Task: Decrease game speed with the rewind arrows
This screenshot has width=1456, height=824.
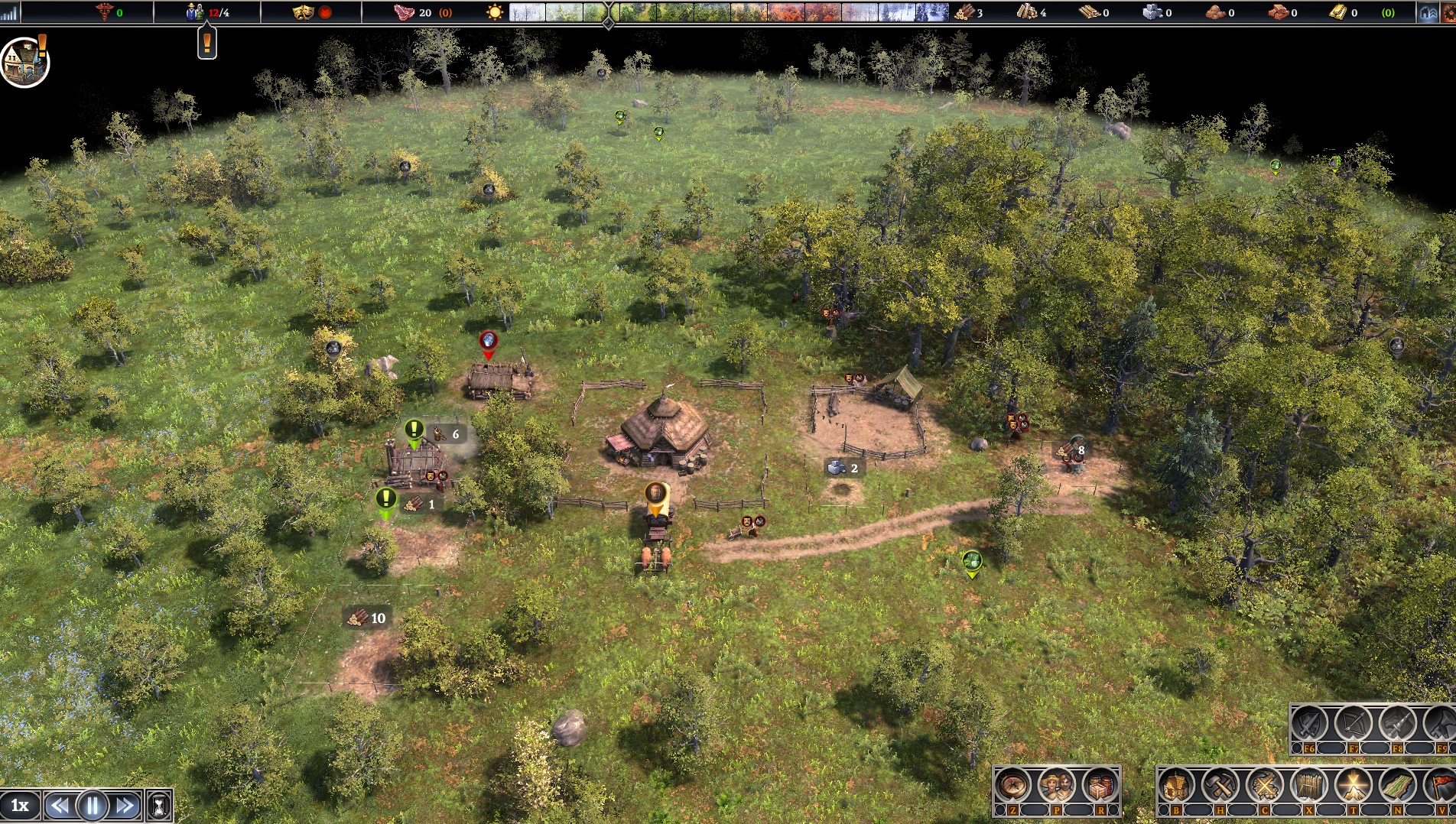Action: tap(59, 806)
